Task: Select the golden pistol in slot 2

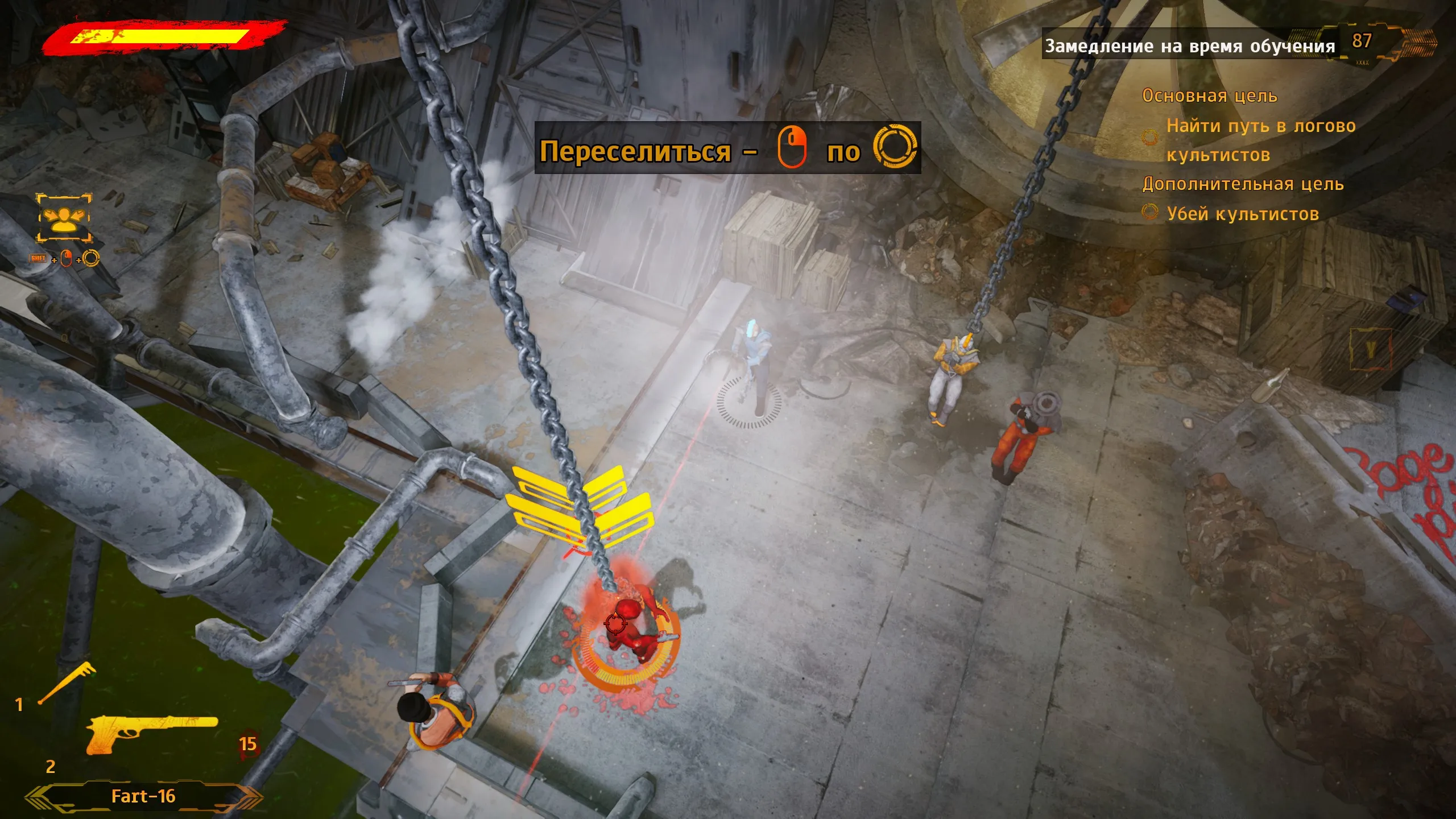Action: point(151,733)
